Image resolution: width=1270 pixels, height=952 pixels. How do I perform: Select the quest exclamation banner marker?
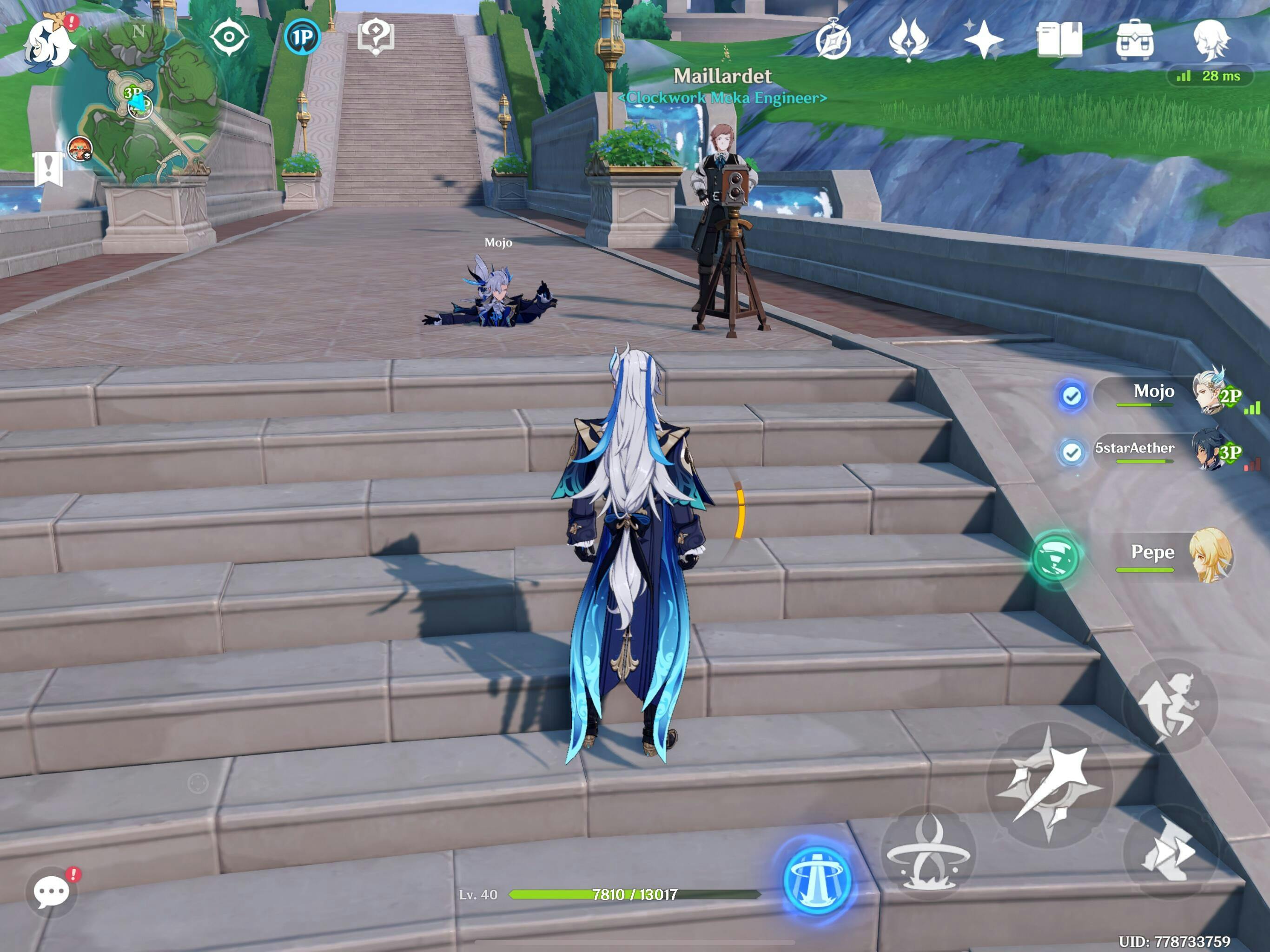click(48, 168)
